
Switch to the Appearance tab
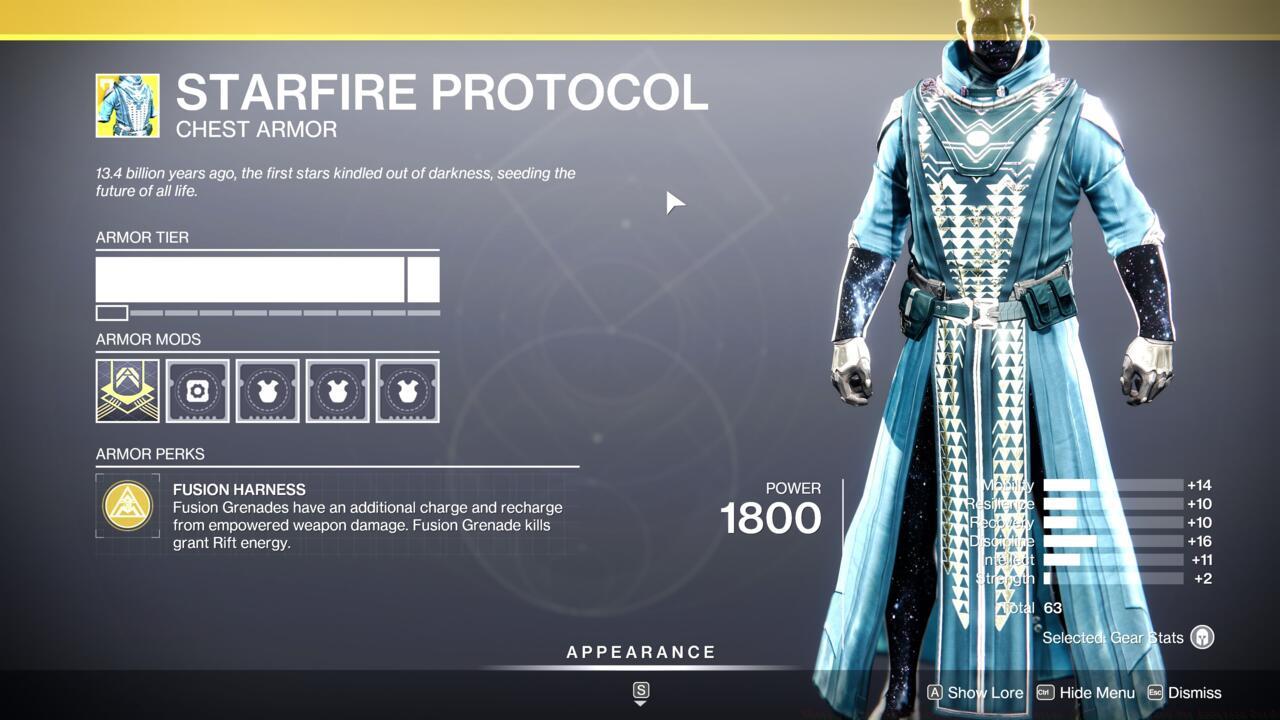(x=640, y=651)
